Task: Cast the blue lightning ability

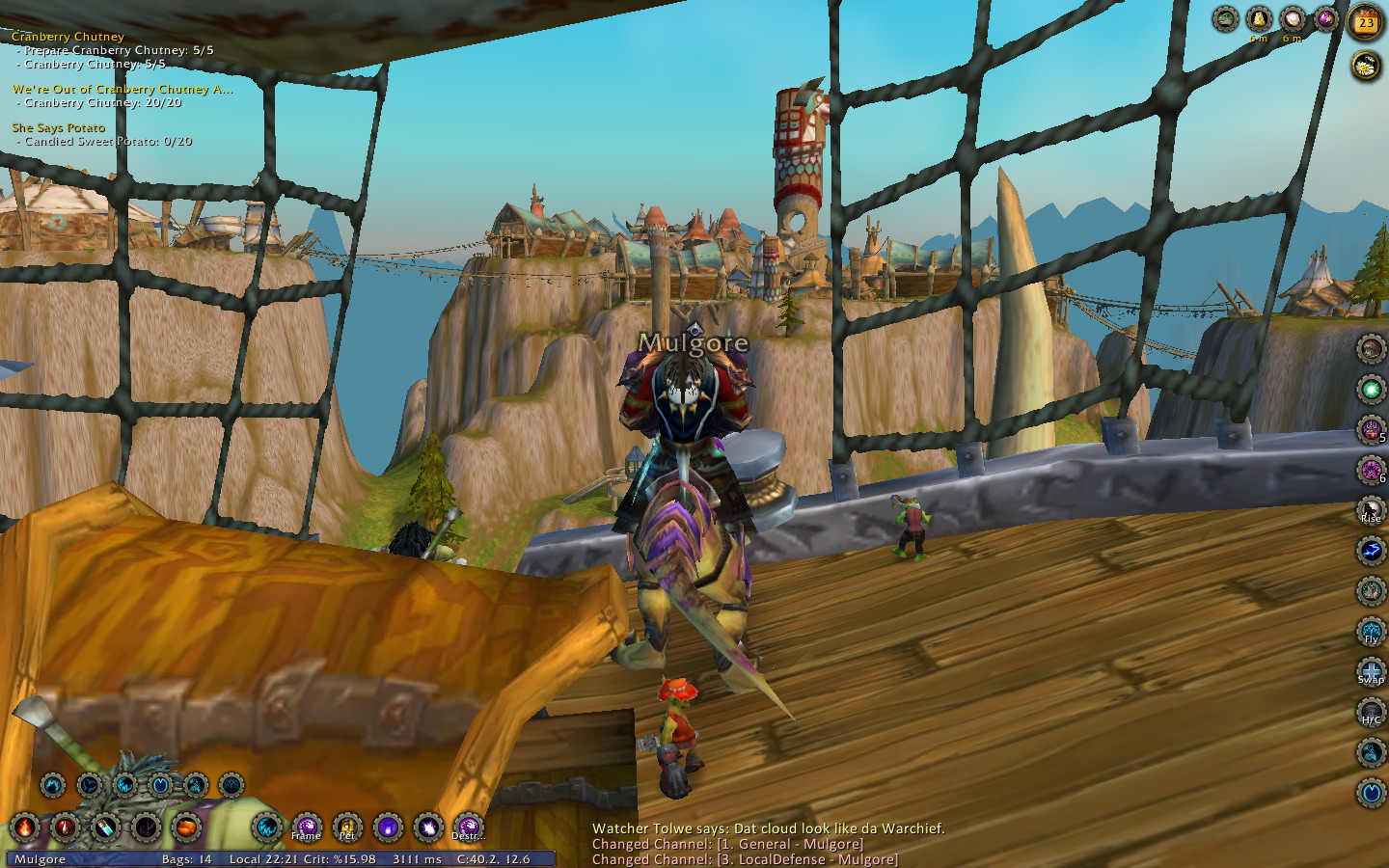Action: 1371,550
